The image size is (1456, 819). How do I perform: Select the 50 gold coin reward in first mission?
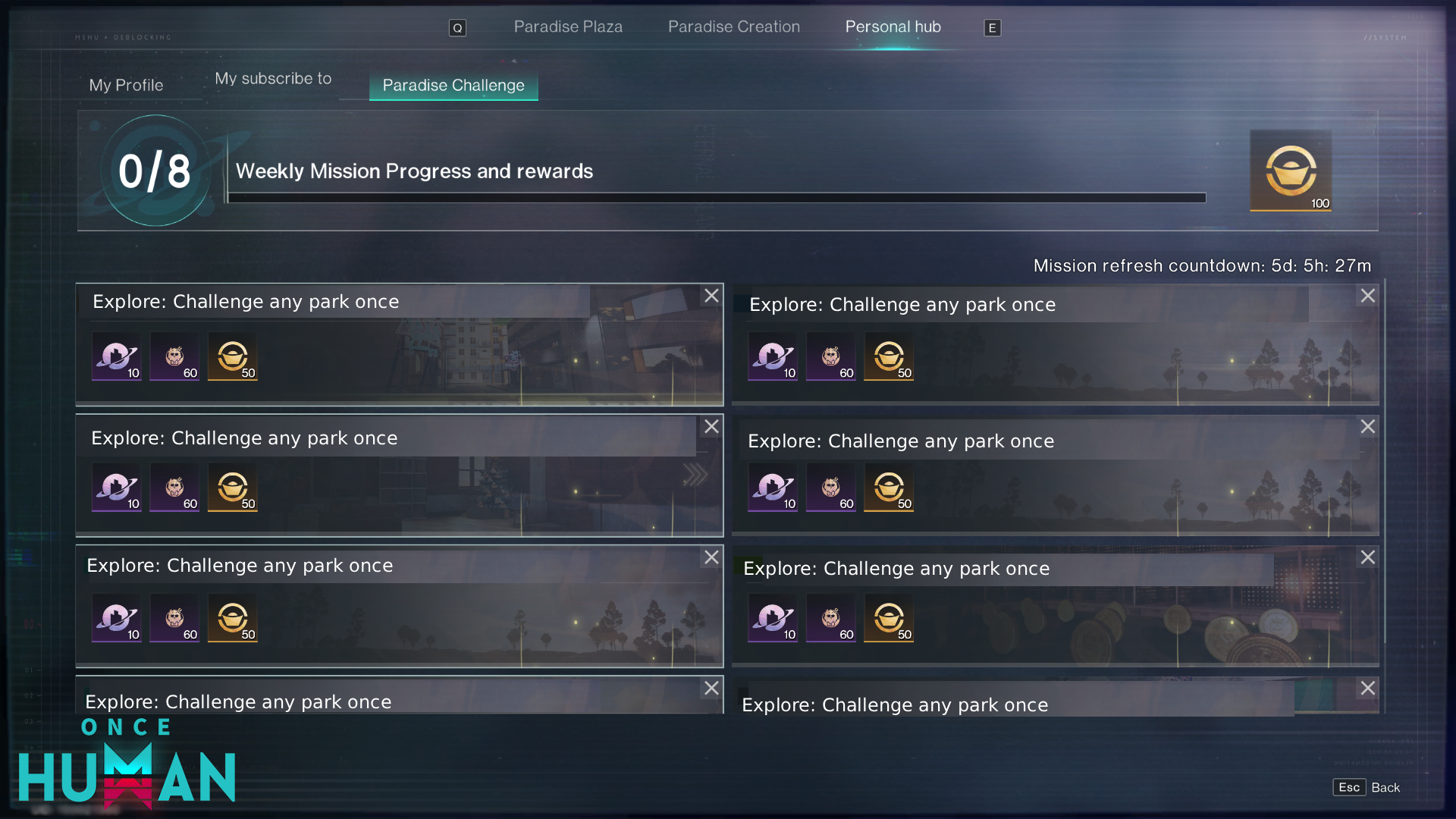[232, 356]
